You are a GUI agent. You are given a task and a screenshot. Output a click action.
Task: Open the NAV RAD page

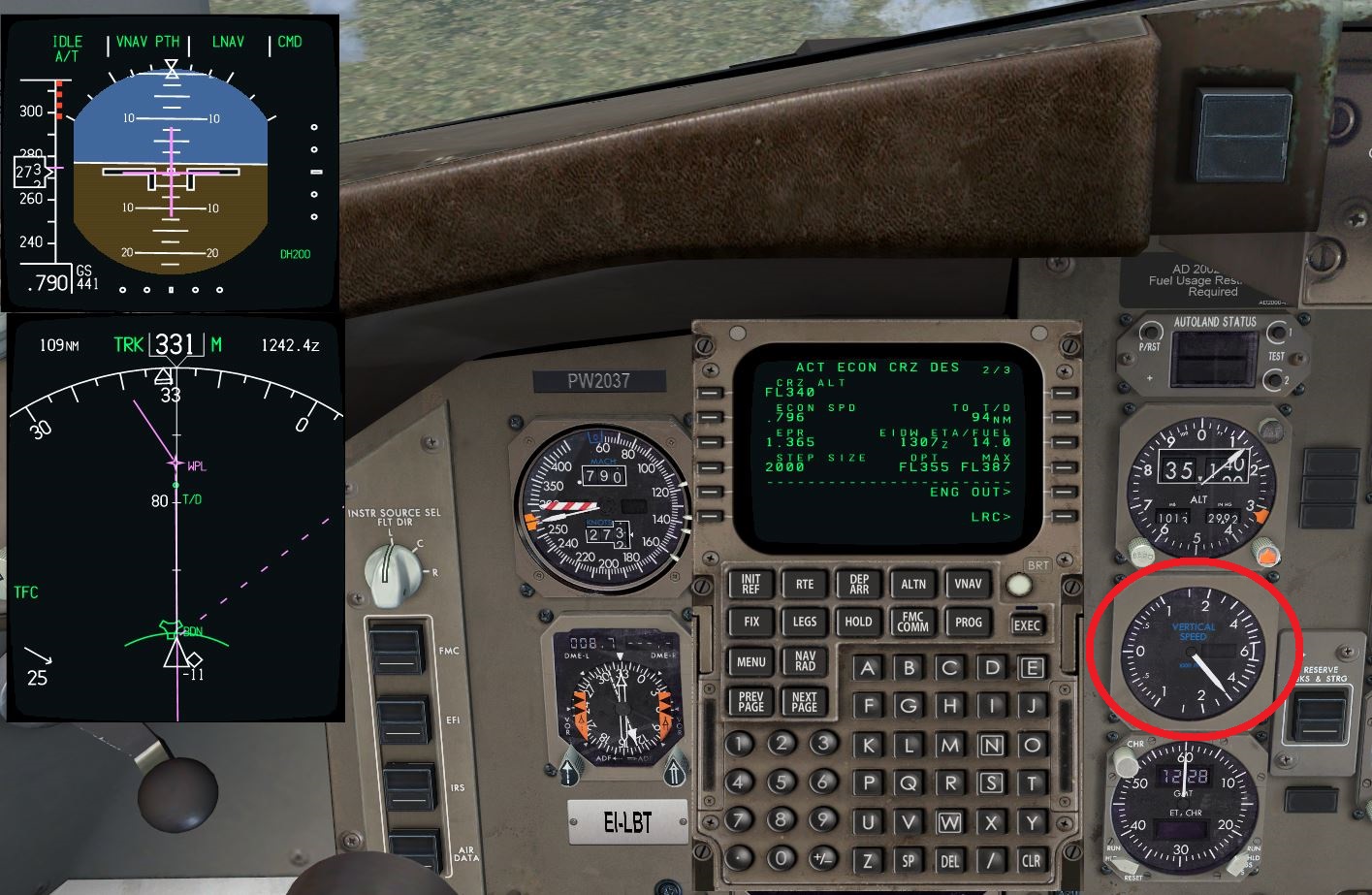coord(803,662)
